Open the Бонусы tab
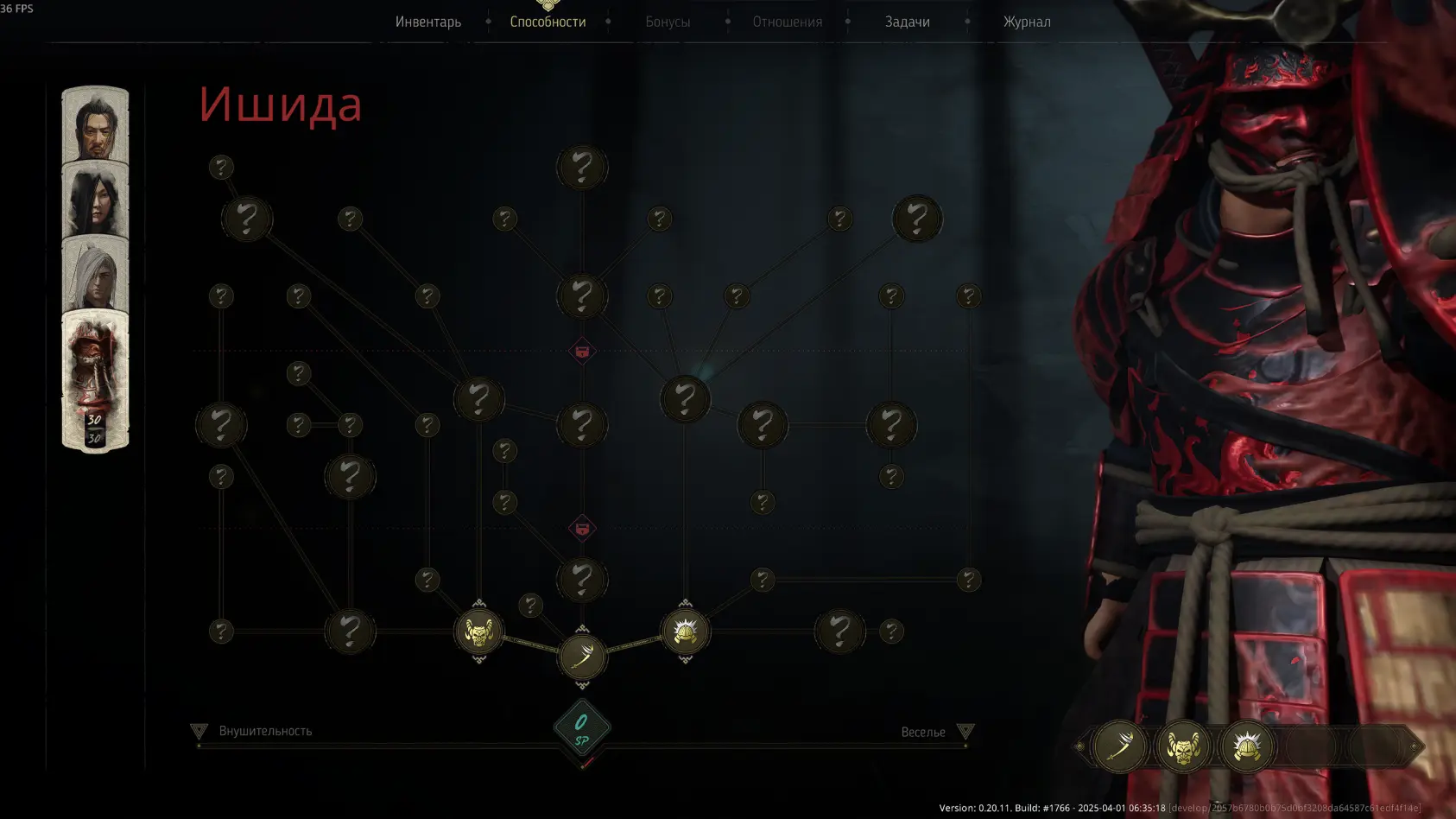 [668, 22]
